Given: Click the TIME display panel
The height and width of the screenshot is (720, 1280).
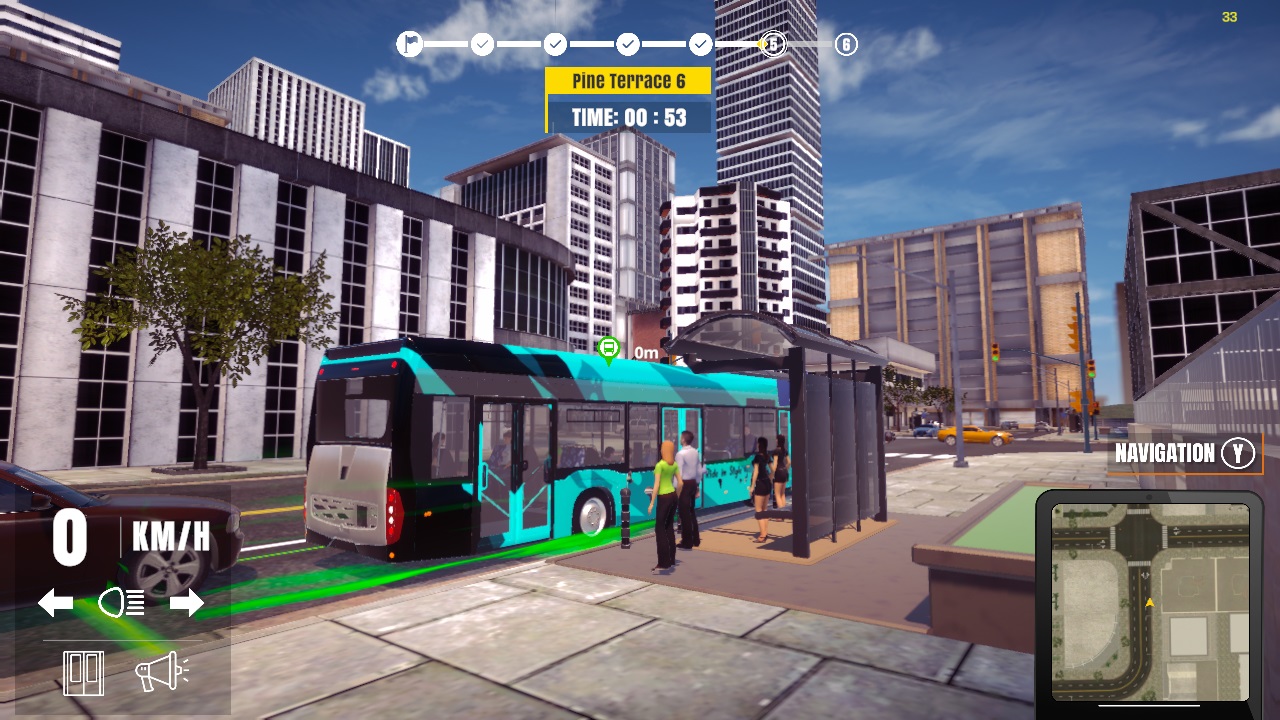Looking at the screenshot, I should [627, 116].
